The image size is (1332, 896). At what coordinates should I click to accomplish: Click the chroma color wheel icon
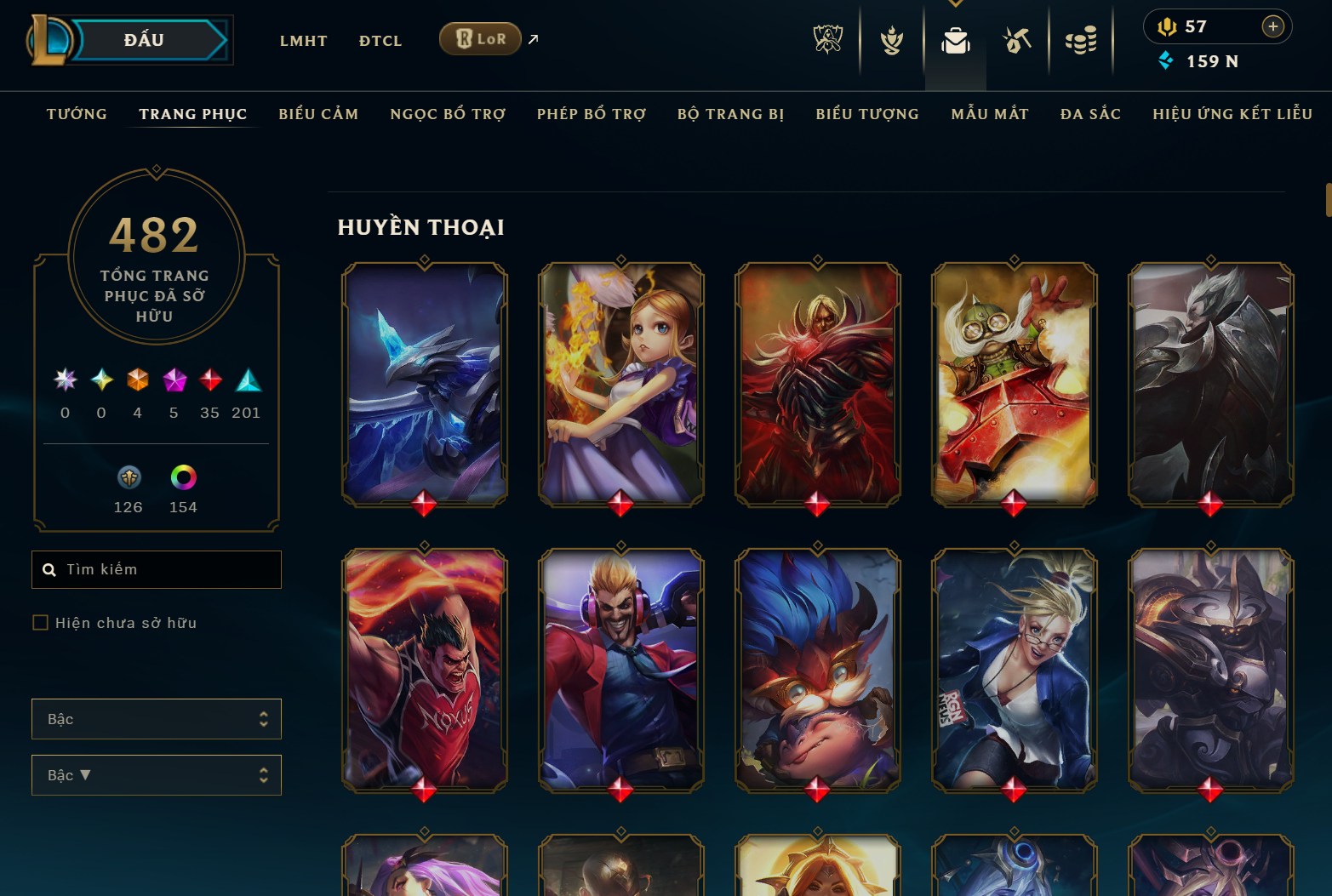point(182,479)
